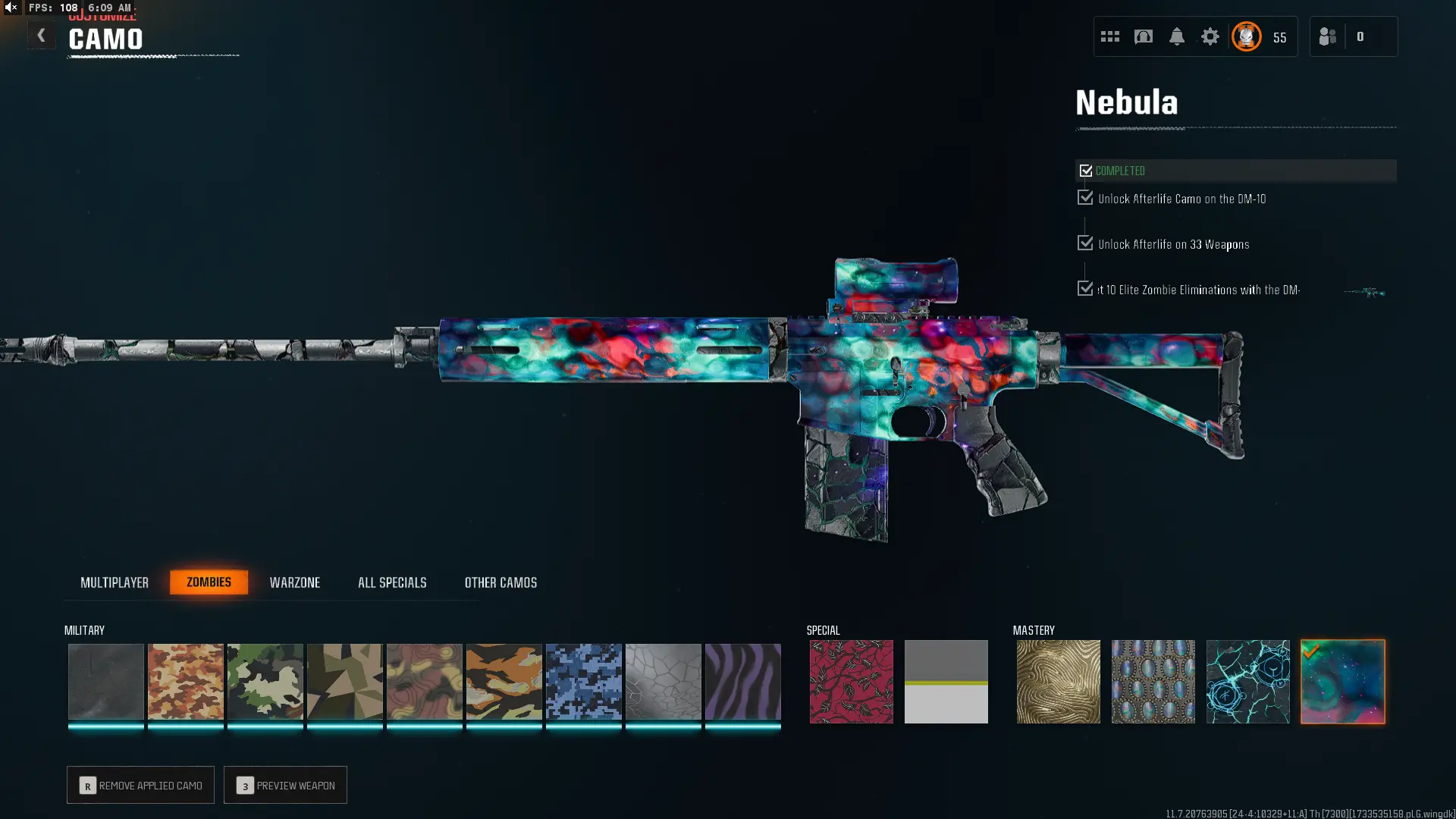Image resolution: width=1456 pixels, height=819 pixels.
Task: Choose the blue digital pixel camo
Action: point(583,681)
